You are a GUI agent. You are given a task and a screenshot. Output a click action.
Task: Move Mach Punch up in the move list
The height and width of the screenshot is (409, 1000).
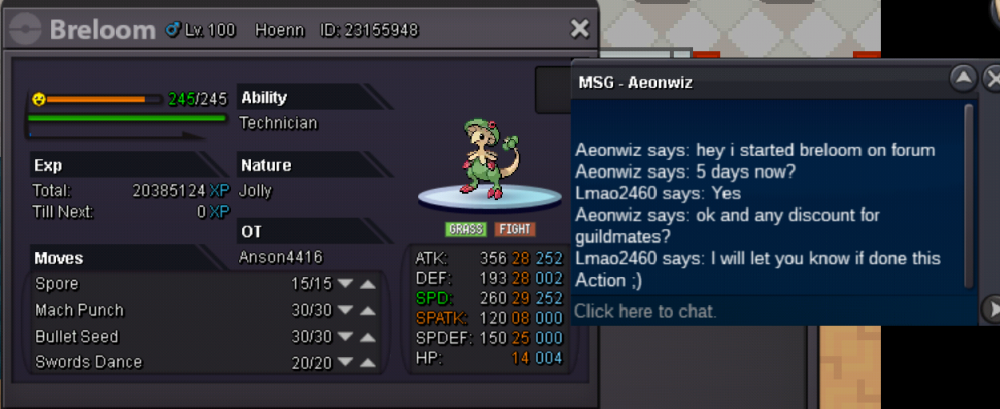(x=368, y=310)
